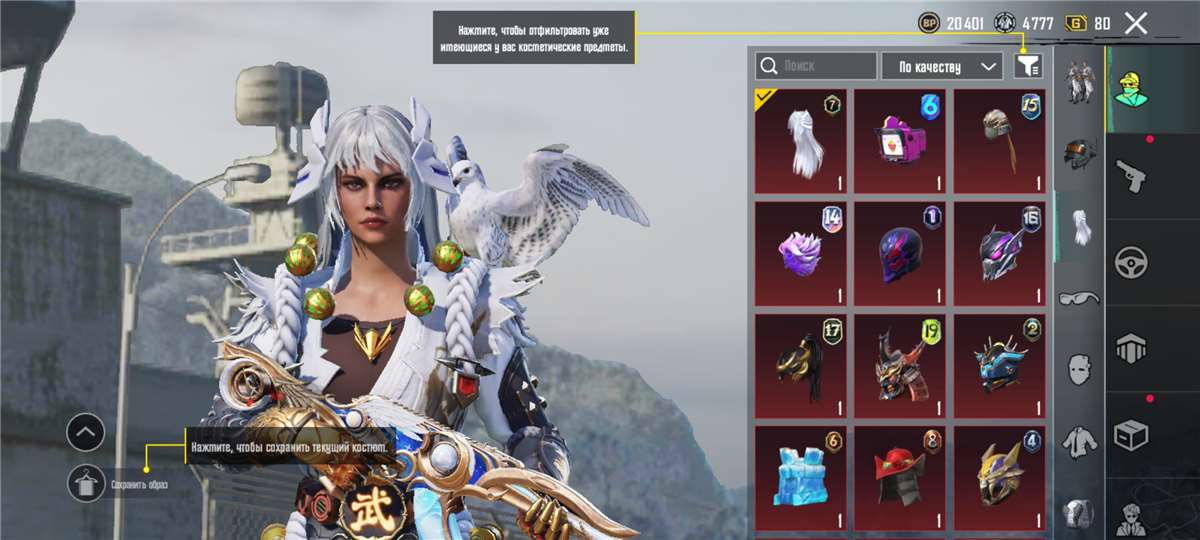Expand the up-arrow circle button
1200x540 pixels.
click(86, 433)
